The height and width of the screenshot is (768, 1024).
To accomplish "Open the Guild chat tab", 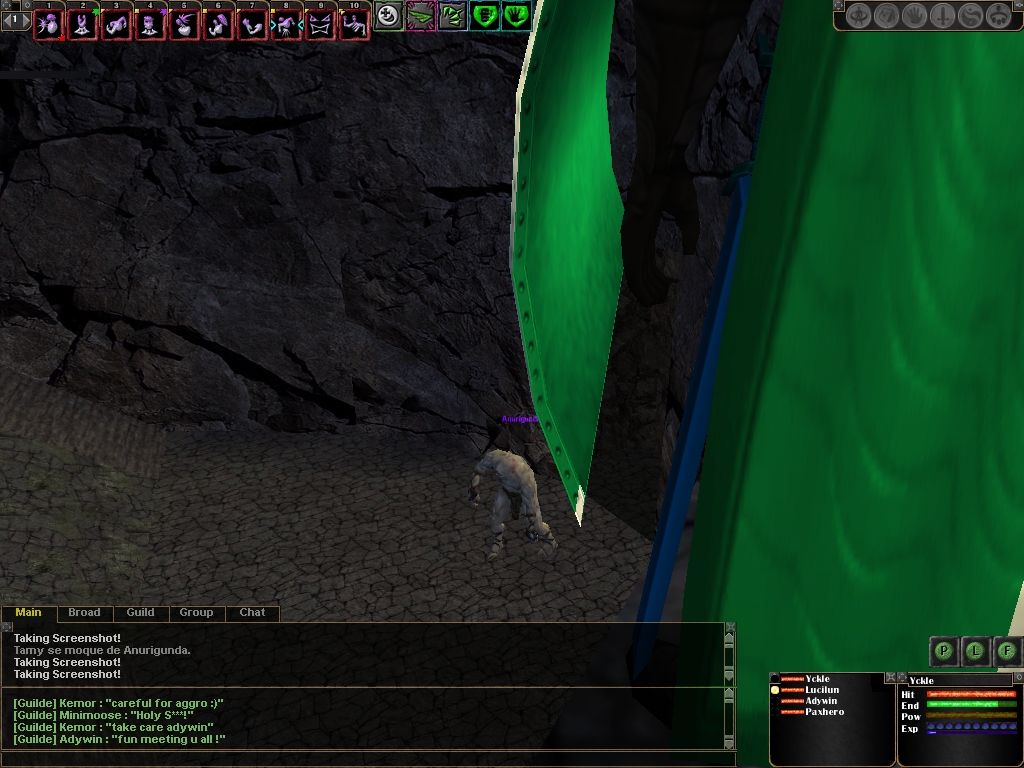I will [140, 613].
